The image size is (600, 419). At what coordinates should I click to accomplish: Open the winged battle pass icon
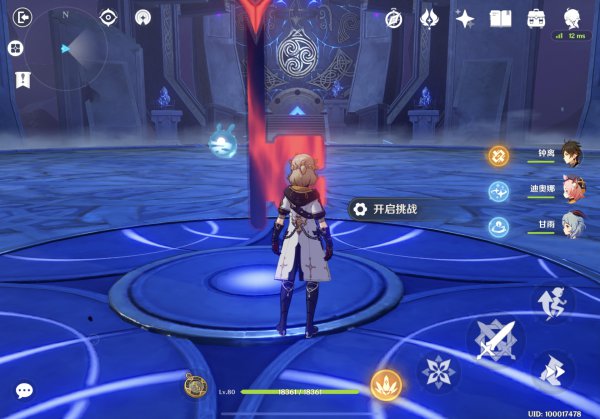(x=429, y=19)
